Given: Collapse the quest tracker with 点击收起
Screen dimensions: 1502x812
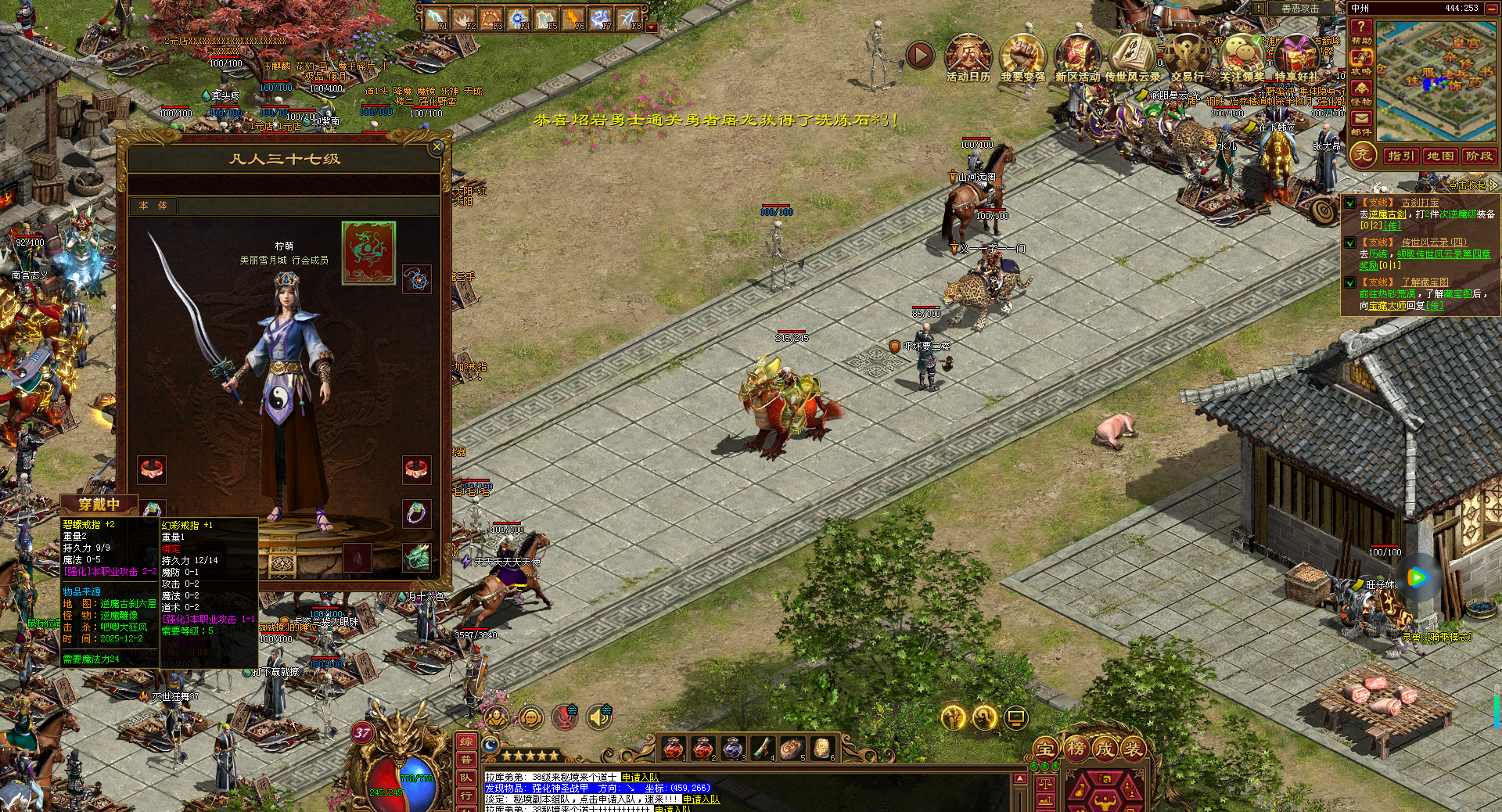Looking at the screenshot, I should click(x=1471, y=185).
